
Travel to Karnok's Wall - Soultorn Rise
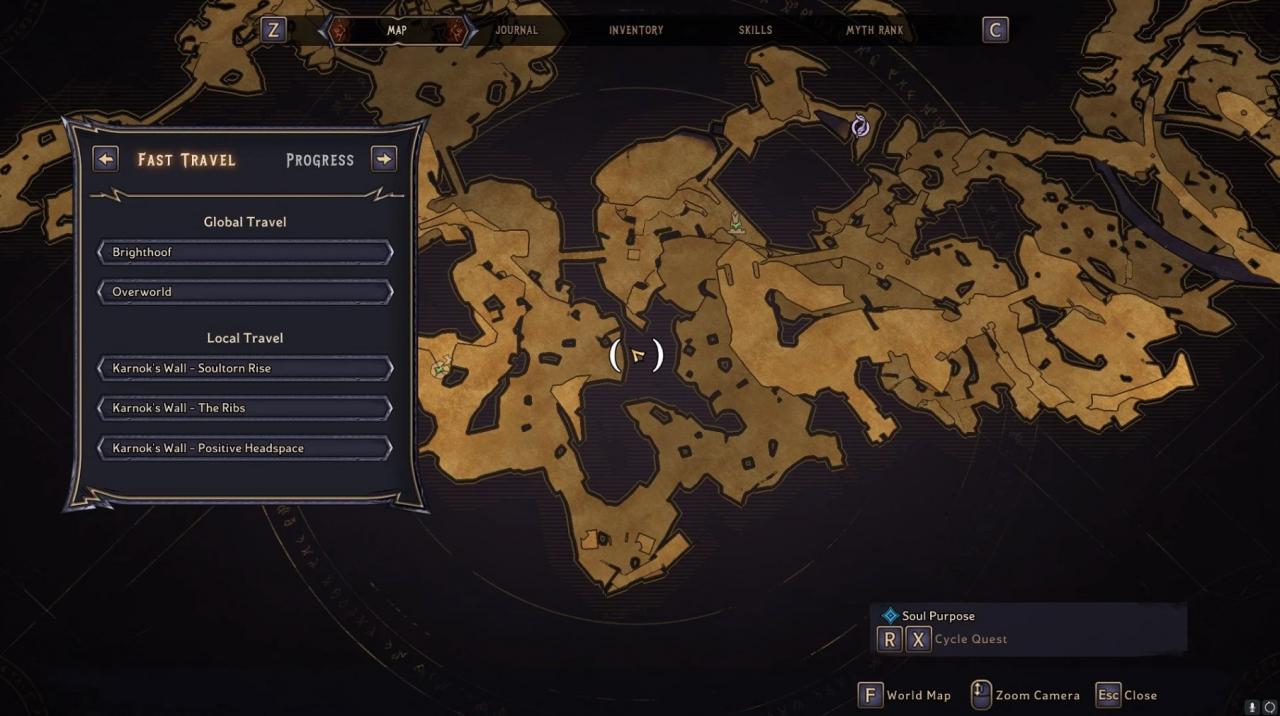tap(245, 368)
